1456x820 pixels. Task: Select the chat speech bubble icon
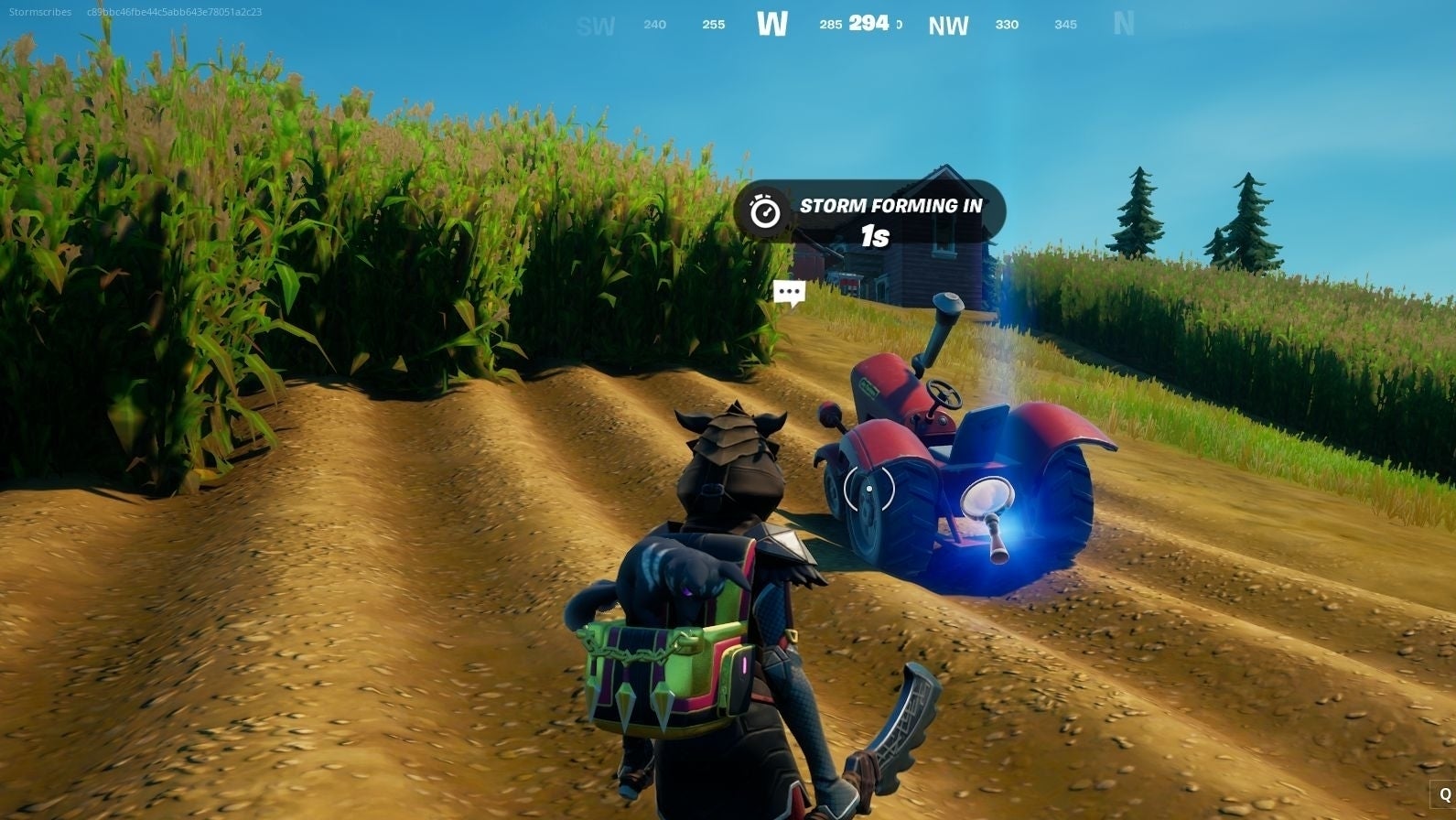(x=789, y=292)
